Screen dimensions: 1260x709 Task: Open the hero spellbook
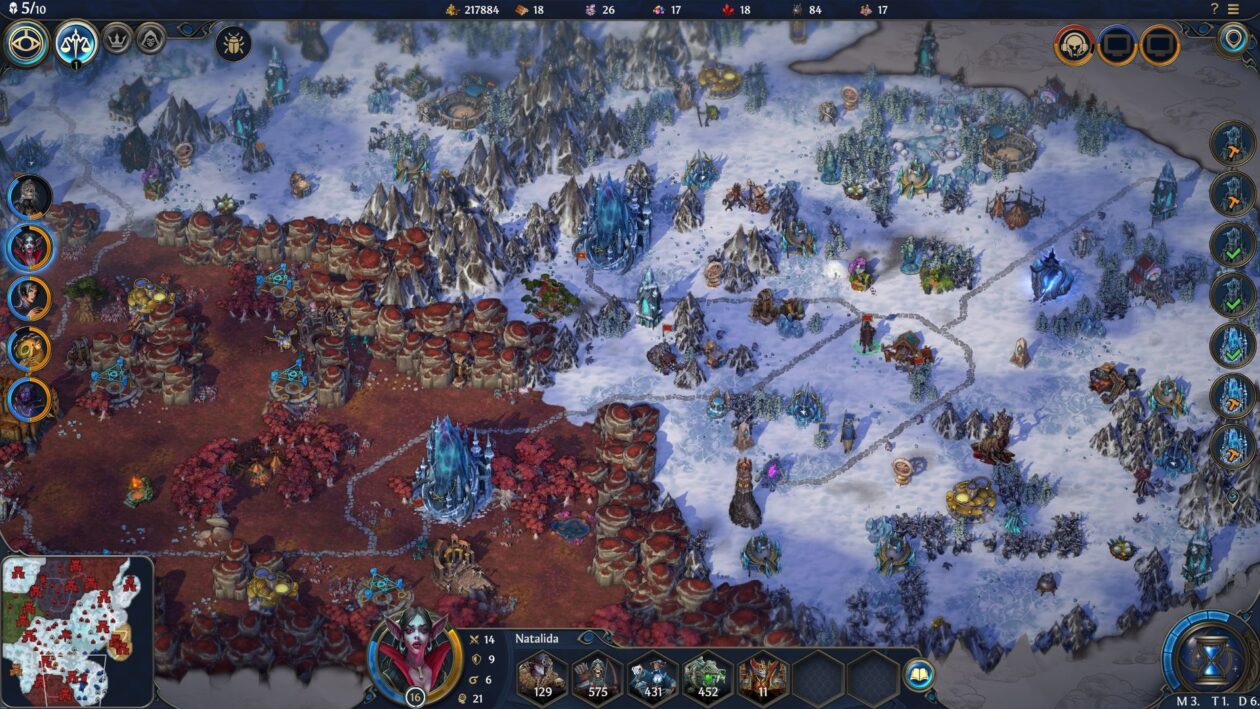tap(918, 674)
